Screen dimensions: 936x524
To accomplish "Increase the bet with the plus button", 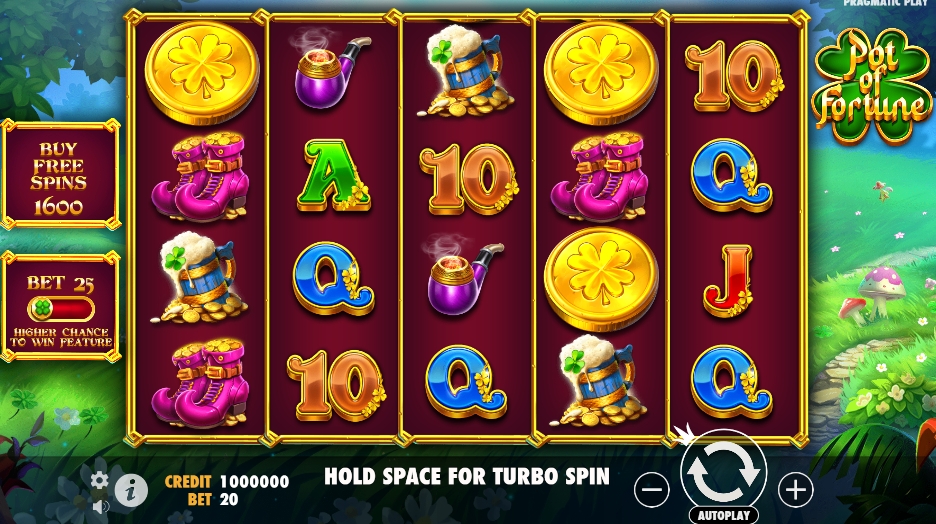I will coord(796,490).
